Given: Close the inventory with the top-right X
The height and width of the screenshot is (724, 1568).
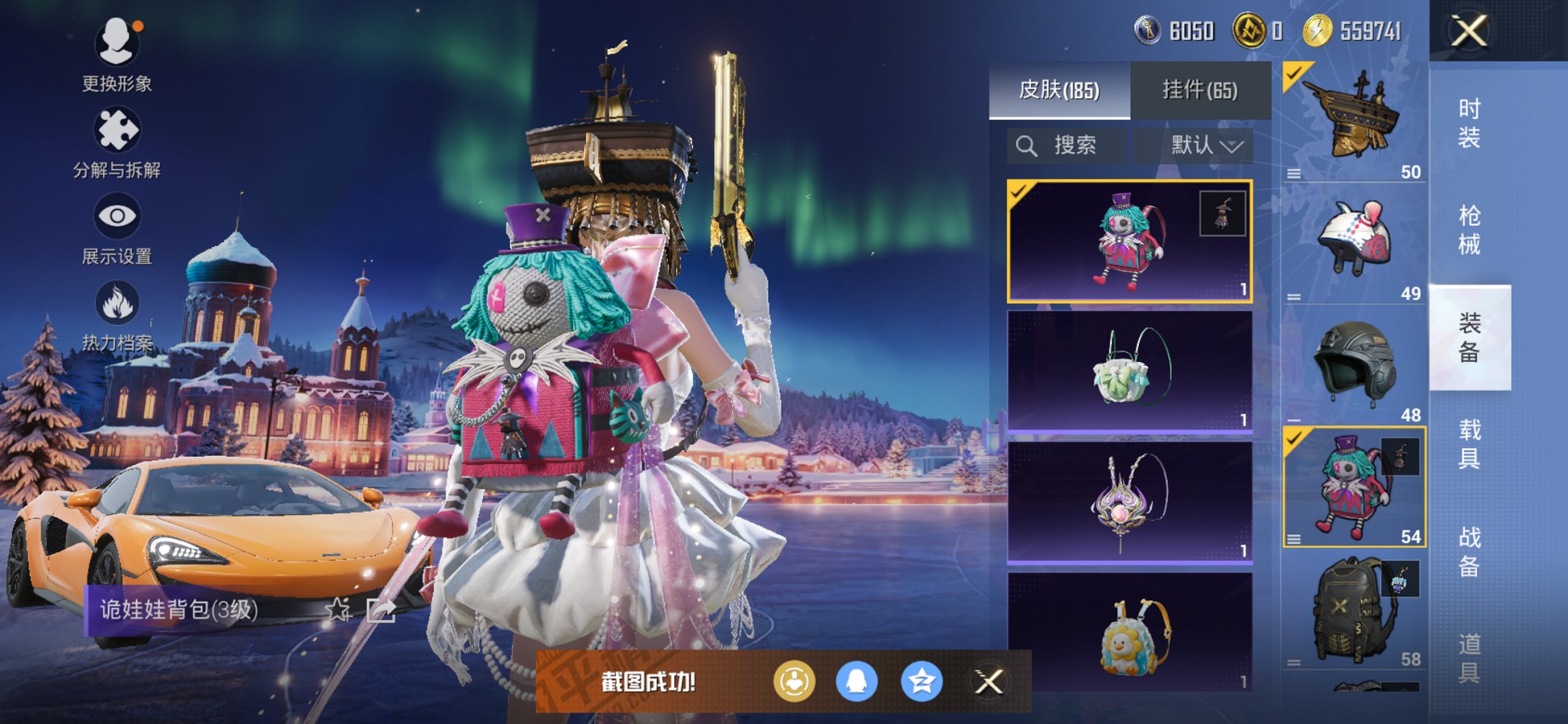Looking at the screenshot, I should click(x=1469, y=31).
